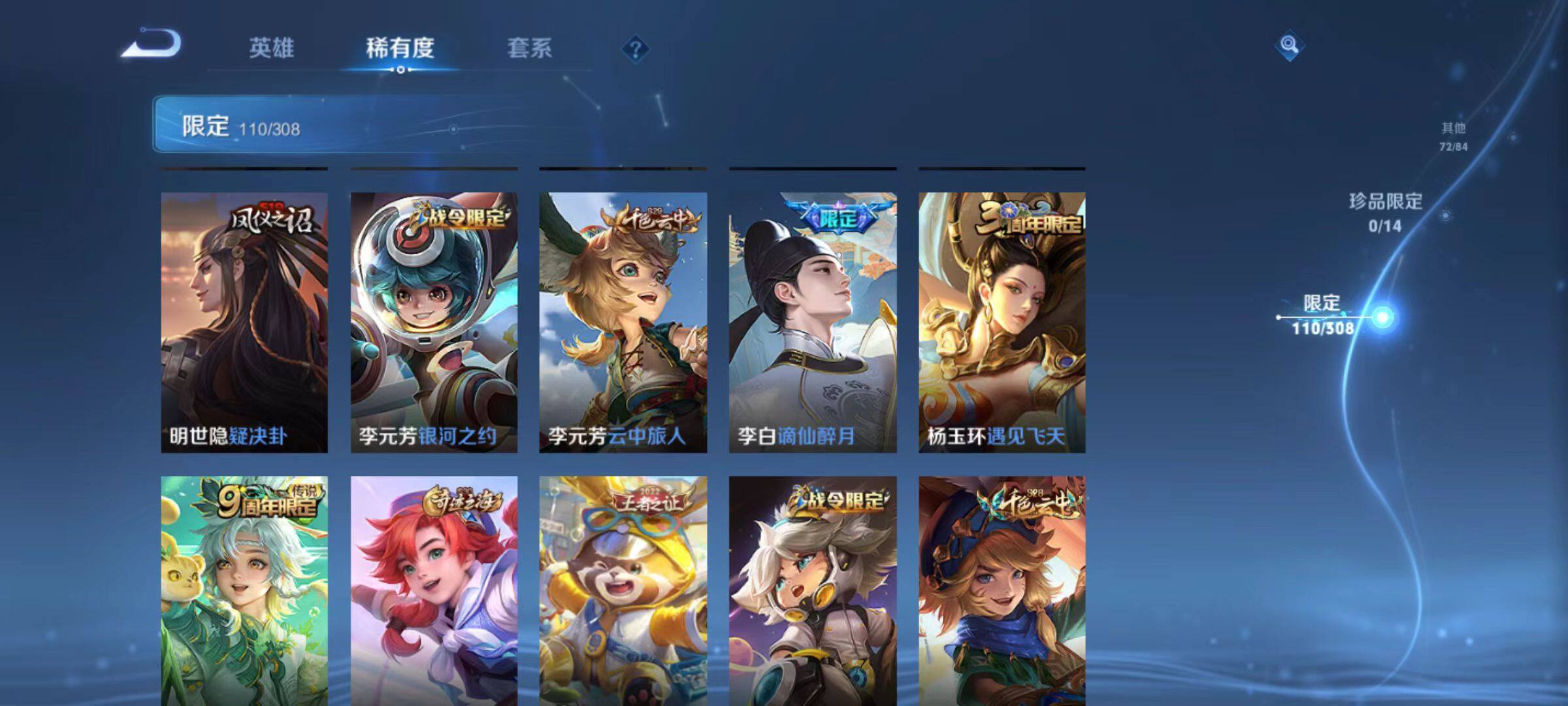Select the glowing 限定 rarity node

pos(1382,317)
